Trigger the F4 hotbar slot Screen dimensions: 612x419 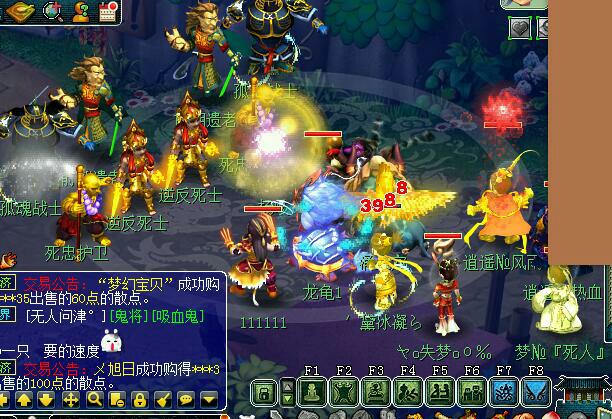tap(408, 394)
